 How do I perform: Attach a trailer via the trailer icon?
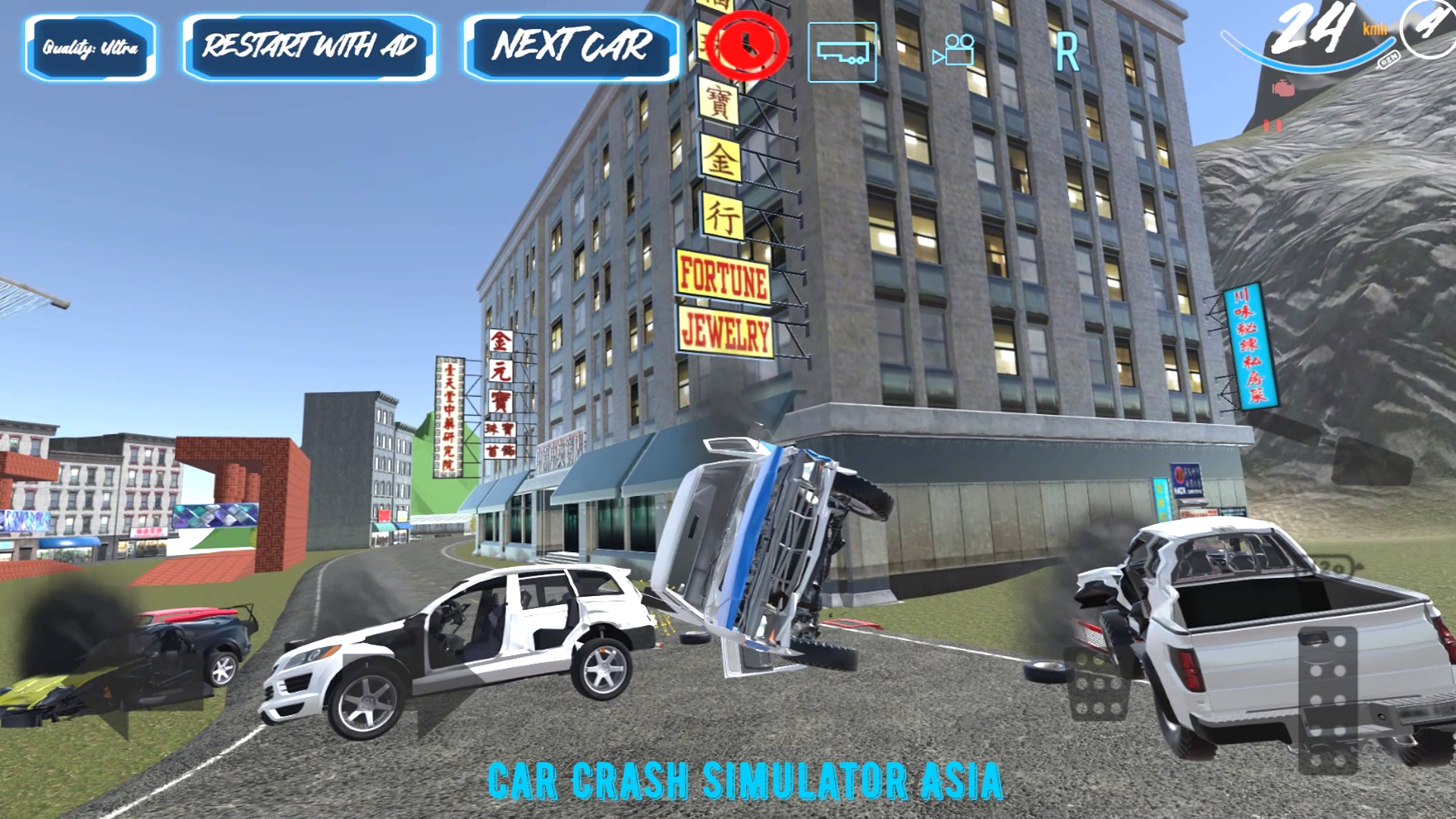[x=842, y=52]
